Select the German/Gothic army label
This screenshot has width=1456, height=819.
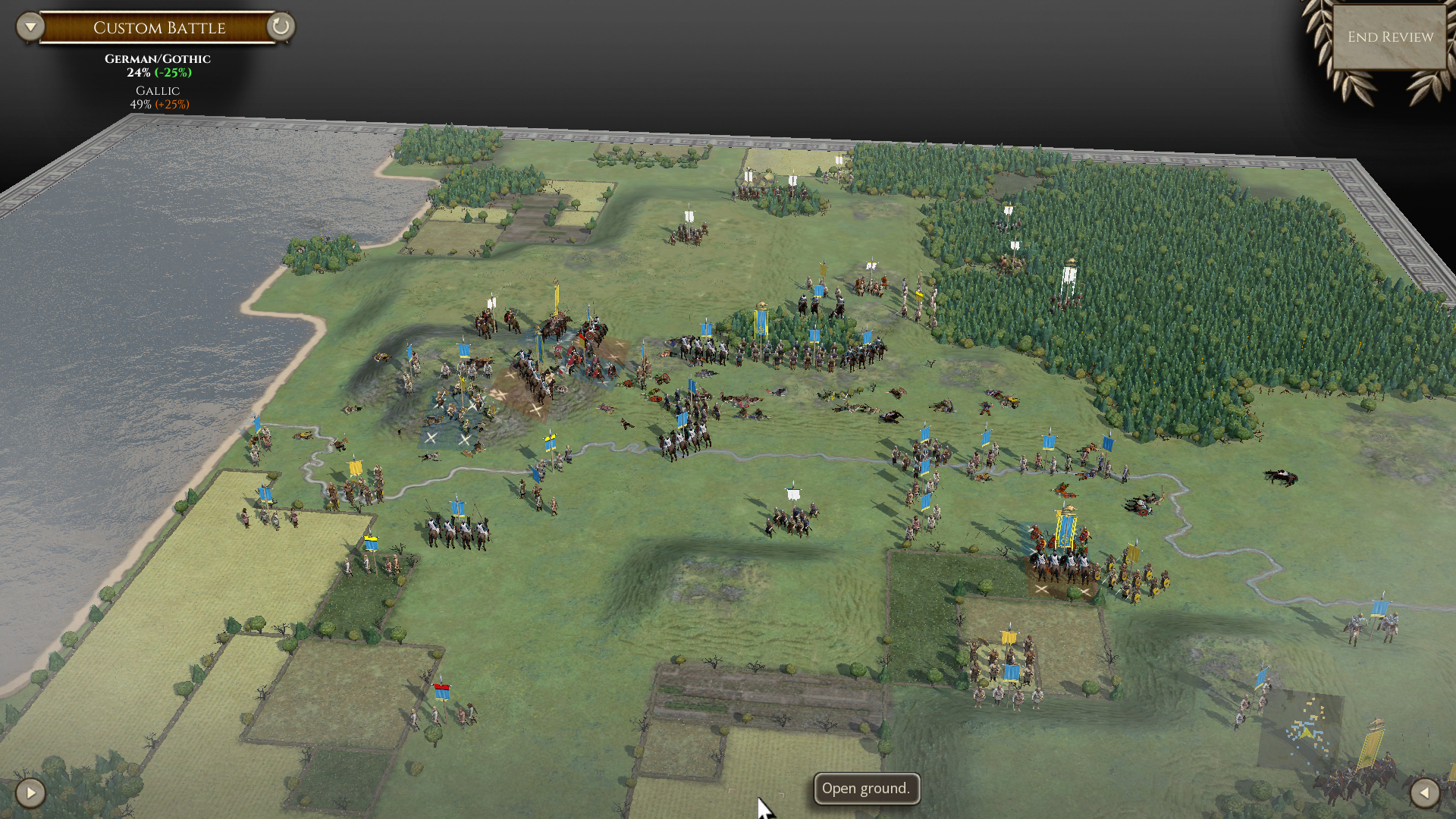[157, 58]
